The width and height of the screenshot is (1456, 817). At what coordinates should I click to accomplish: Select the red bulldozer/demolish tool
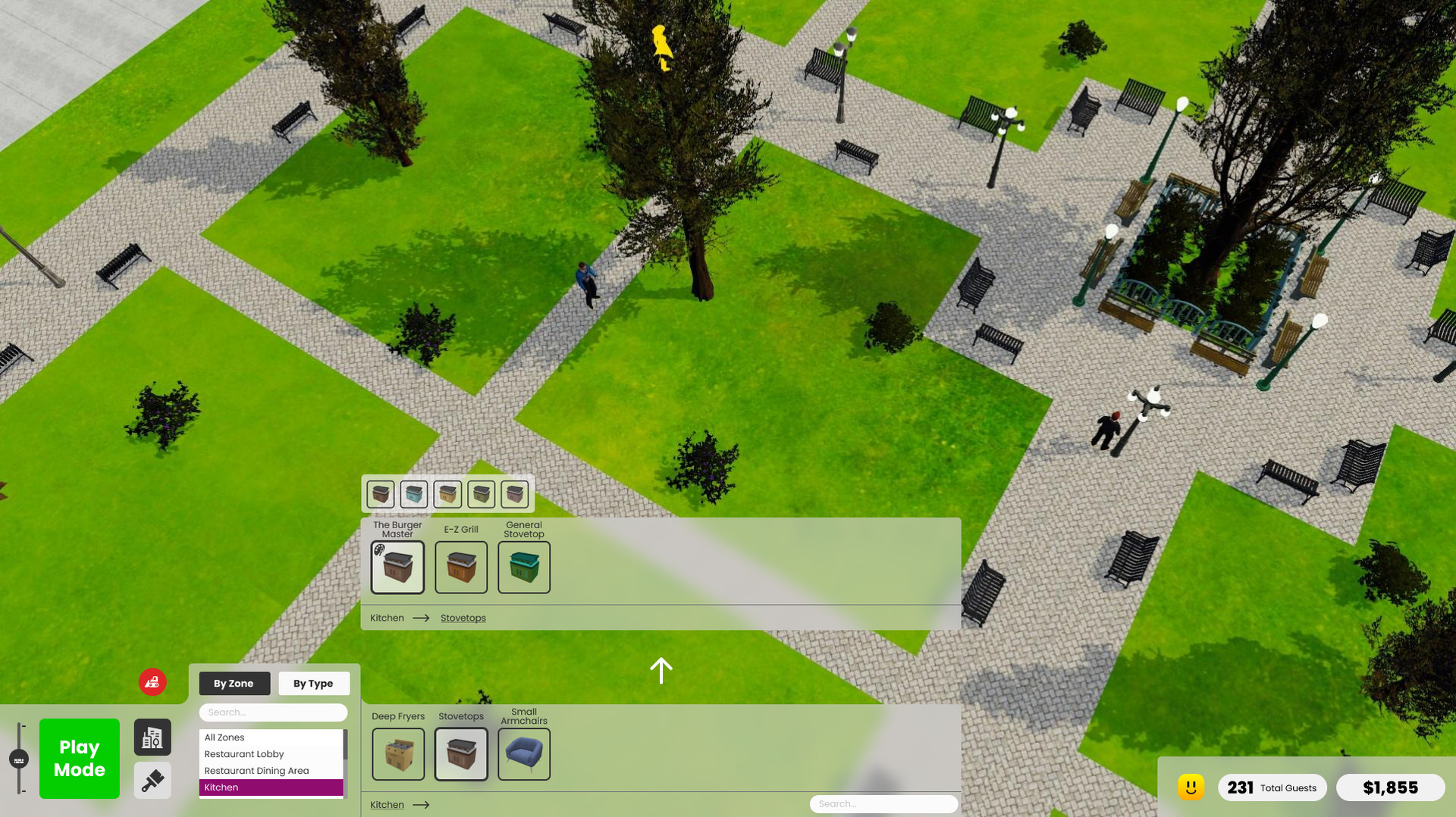click(152, 682)
